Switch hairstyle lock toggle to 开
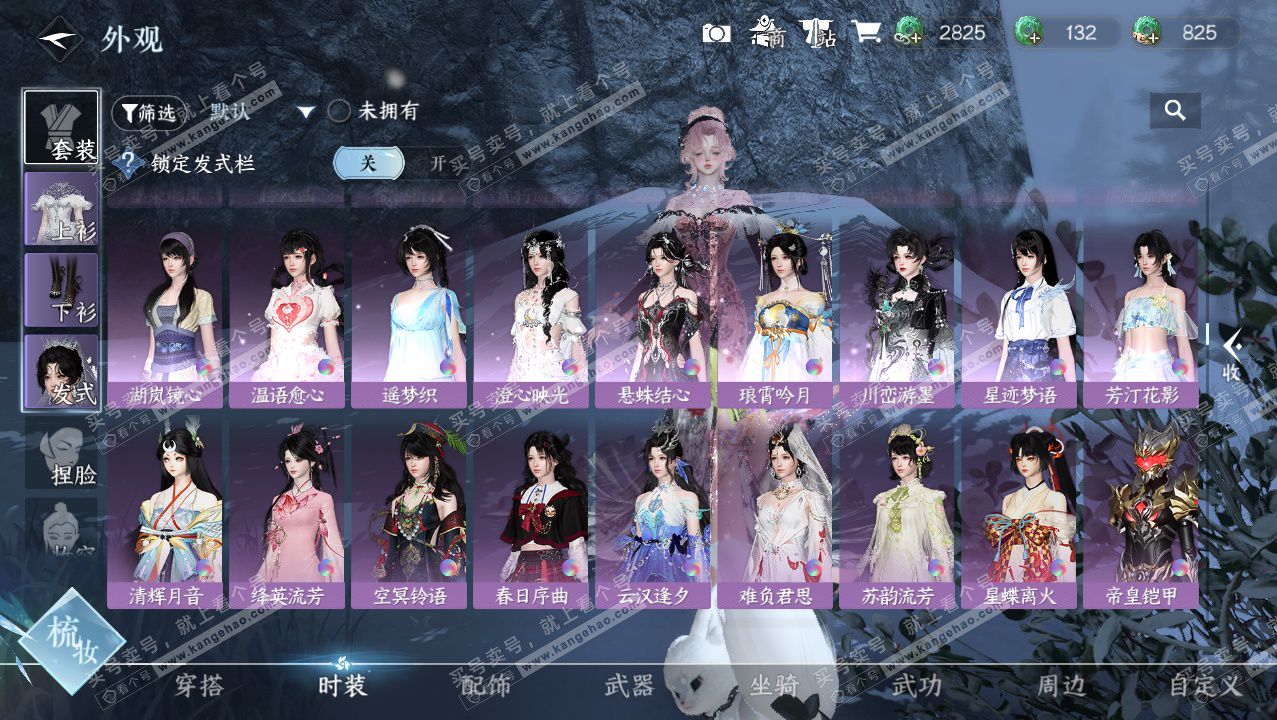The image size is (1277, 720). tap(437, 163)
